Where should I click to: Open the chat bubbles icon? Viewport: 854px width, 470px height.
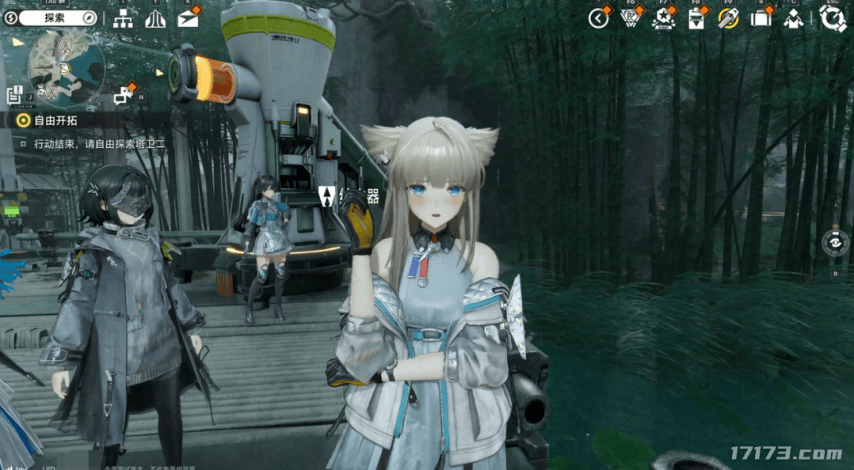pos(123,95)
